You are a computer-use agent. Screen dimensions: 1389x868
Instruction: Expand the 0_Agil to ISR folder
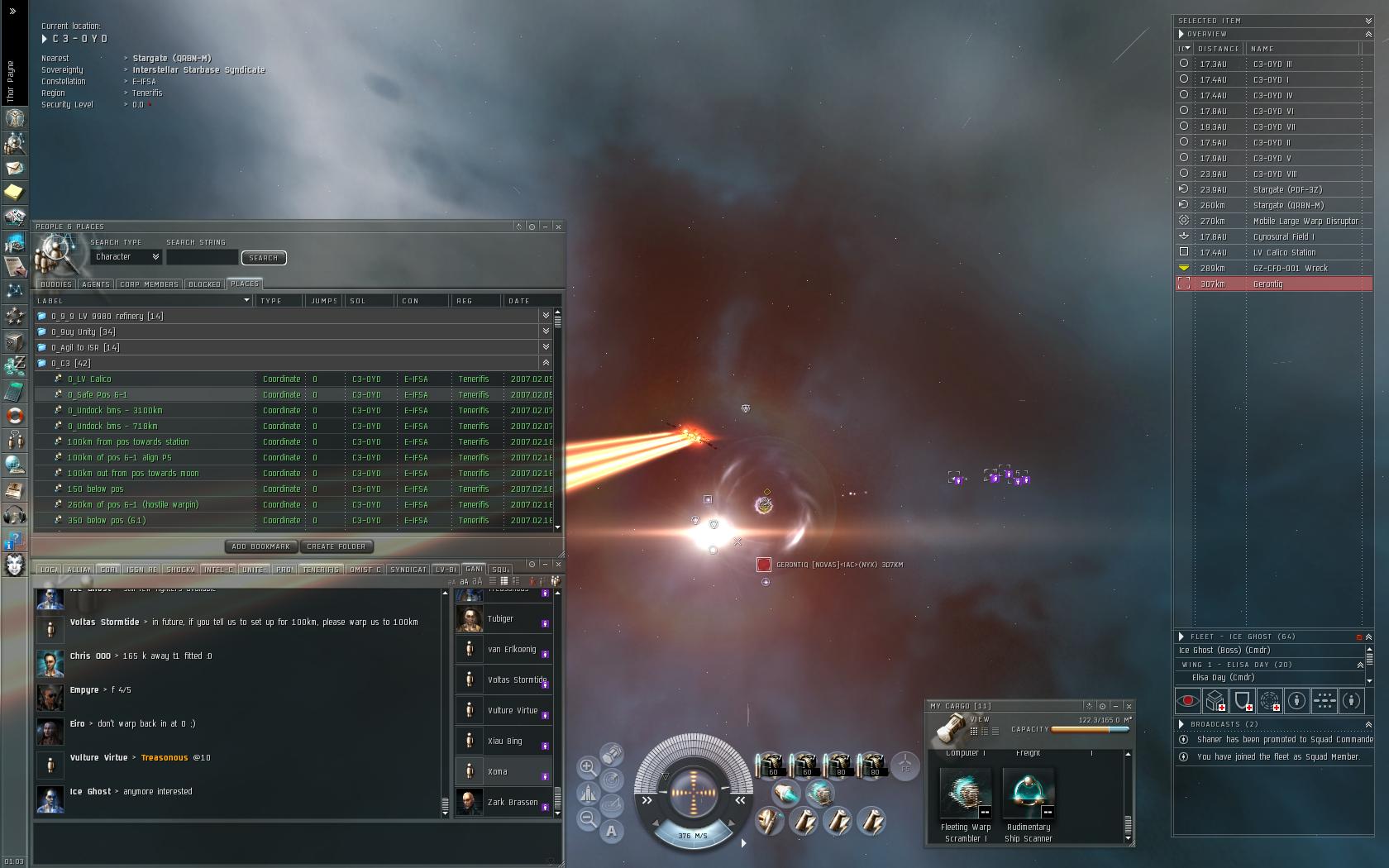click(85, 348)
